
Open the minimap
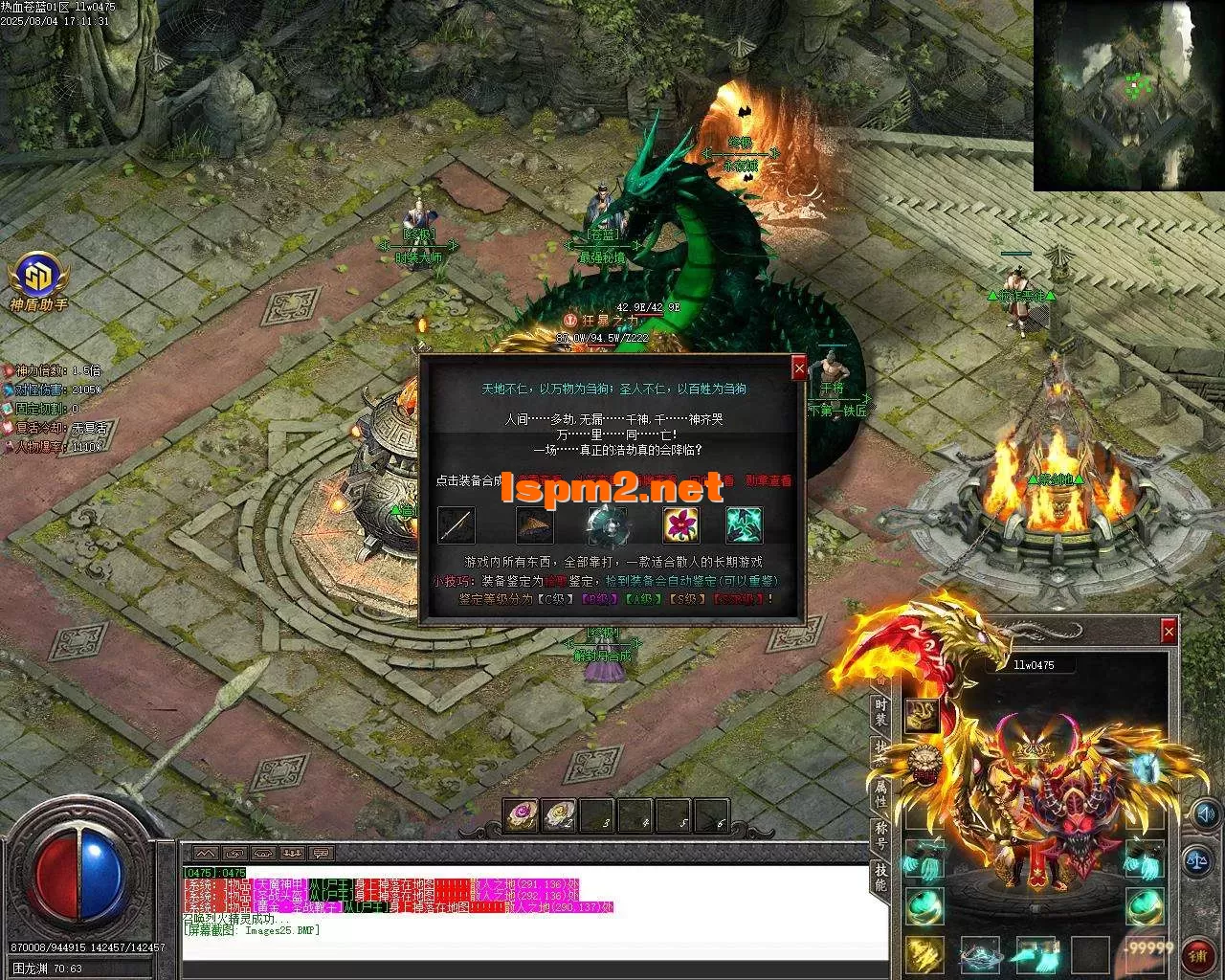[1127, 94]
